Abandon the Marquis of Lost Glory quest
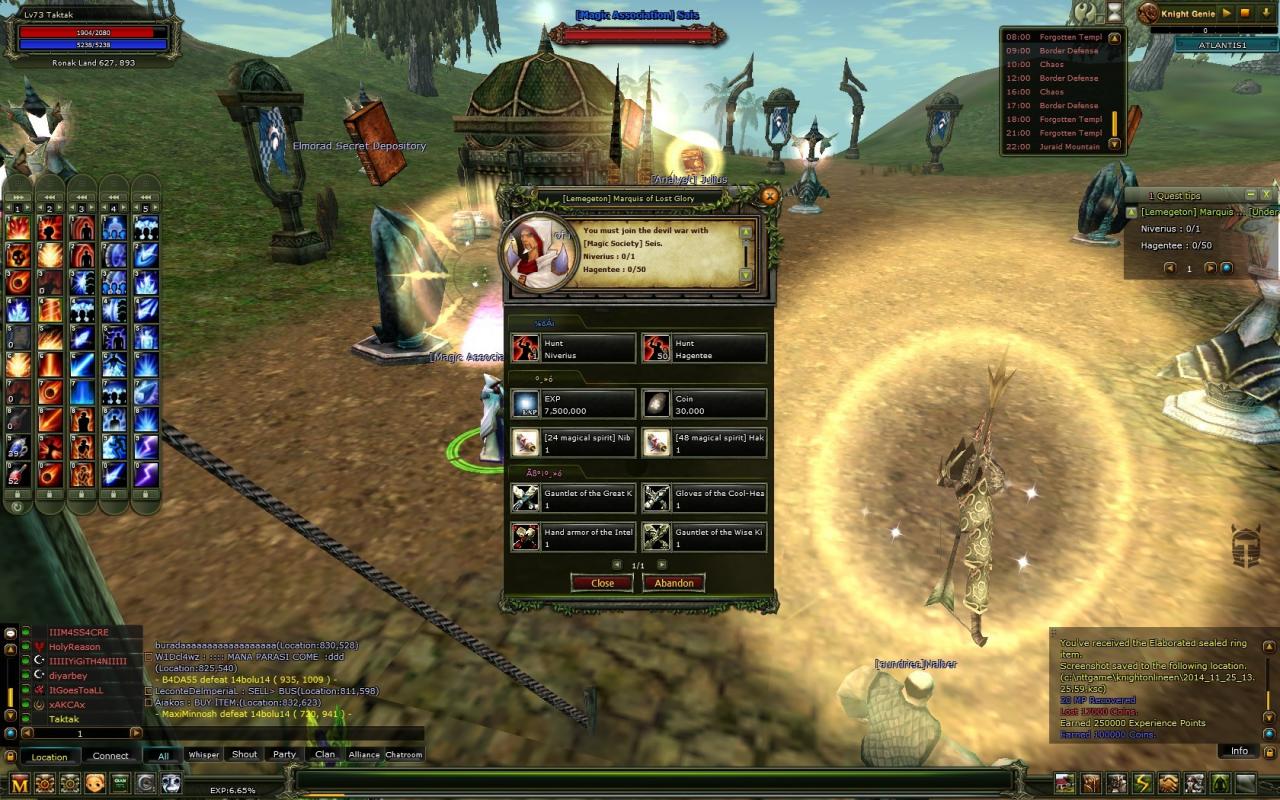The height and width of the screenshot is (800, 1280). pyautogui.click(x=674, y=583)
